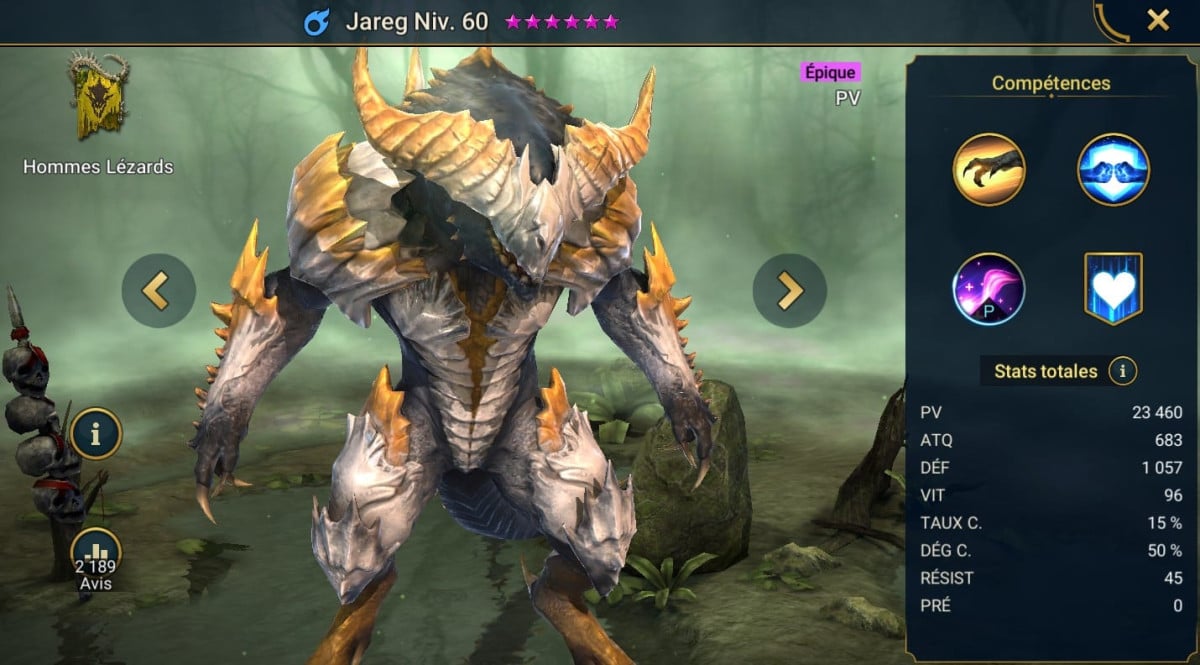Viewport: 1200px width, 665px height.
Task: Select the claw attack skill icon
Action: (x=989, y=169)
